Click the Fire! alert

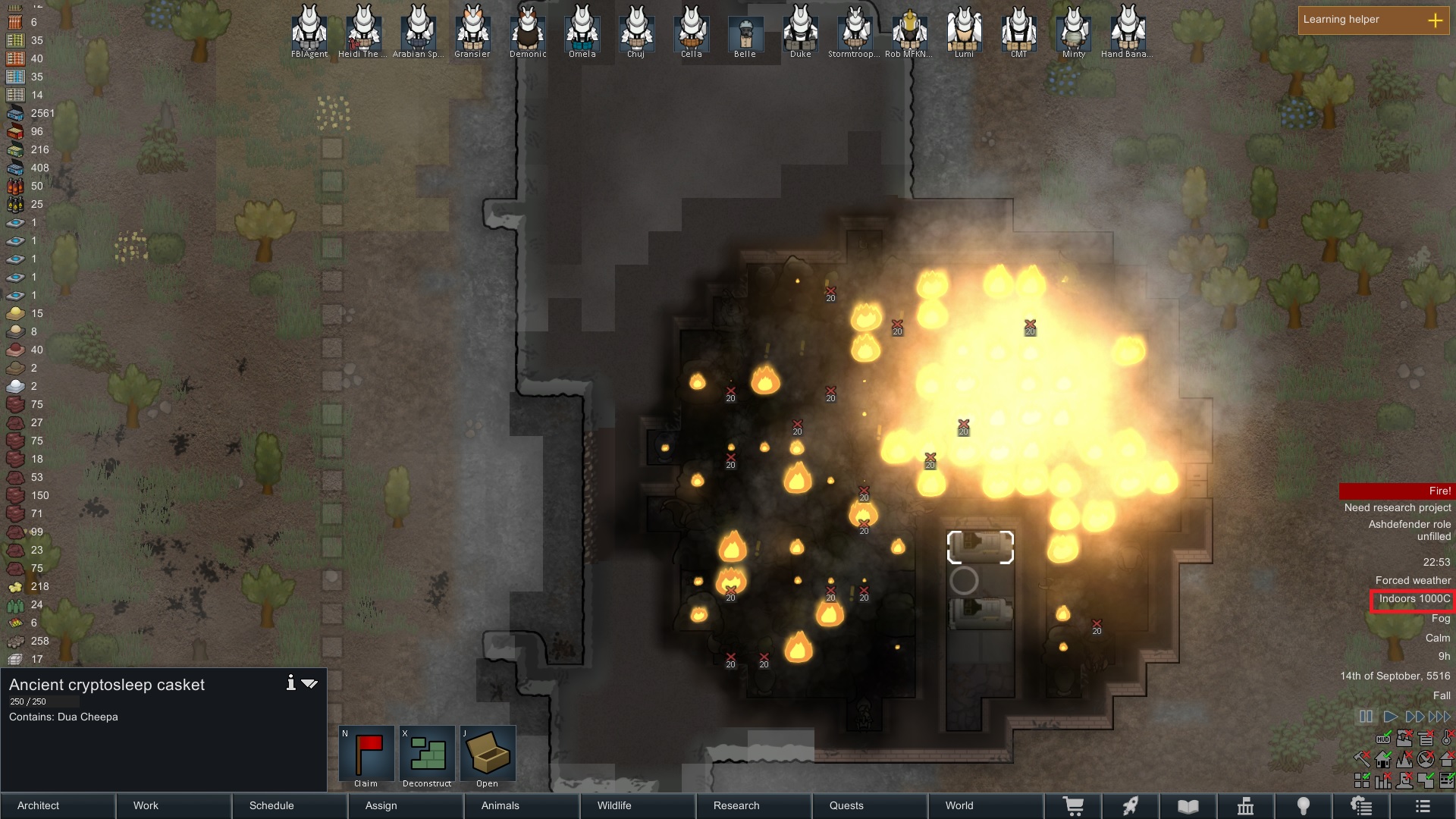tap(1397, 491)
